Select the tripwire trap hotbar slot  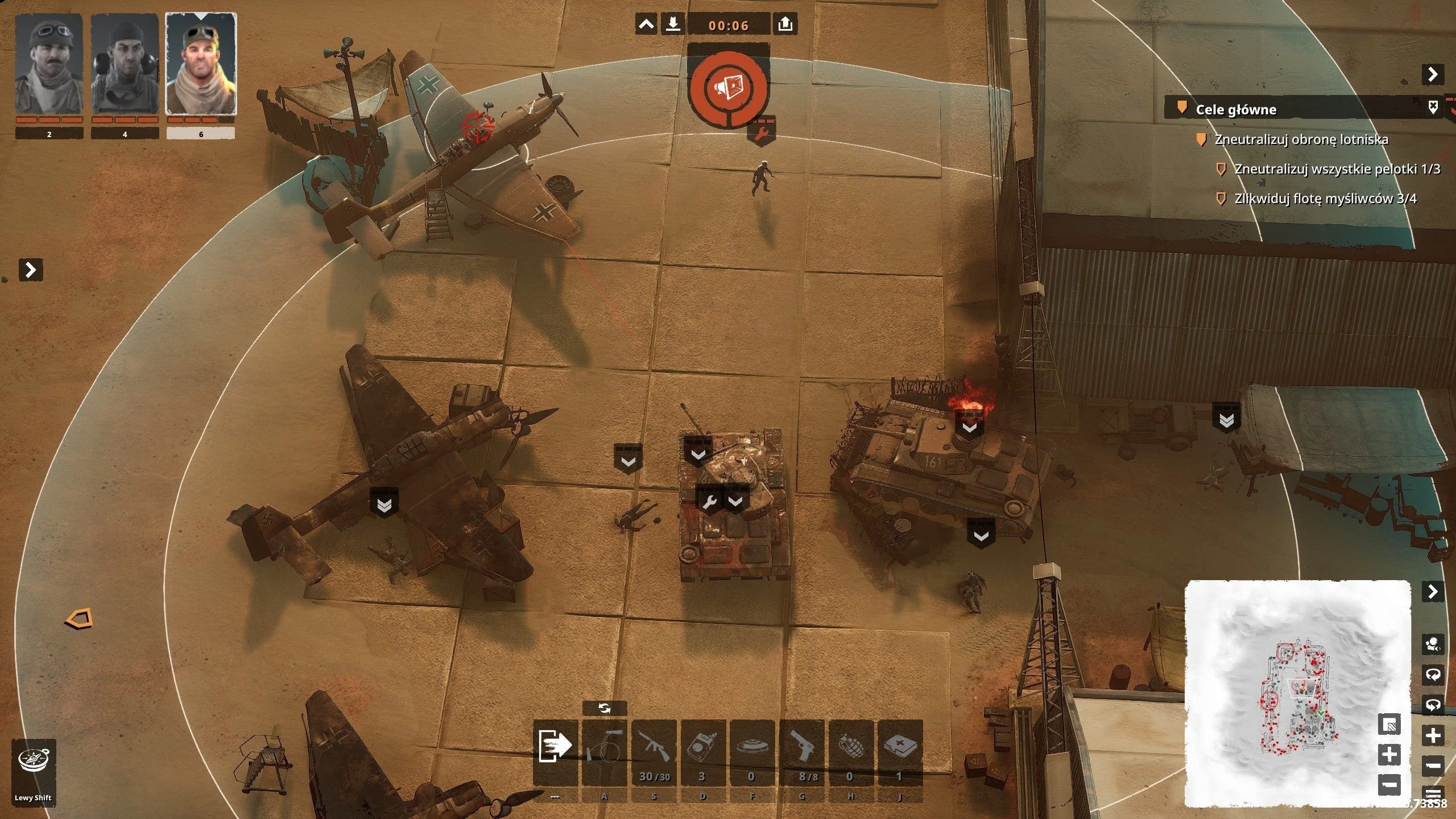[605, 746]
